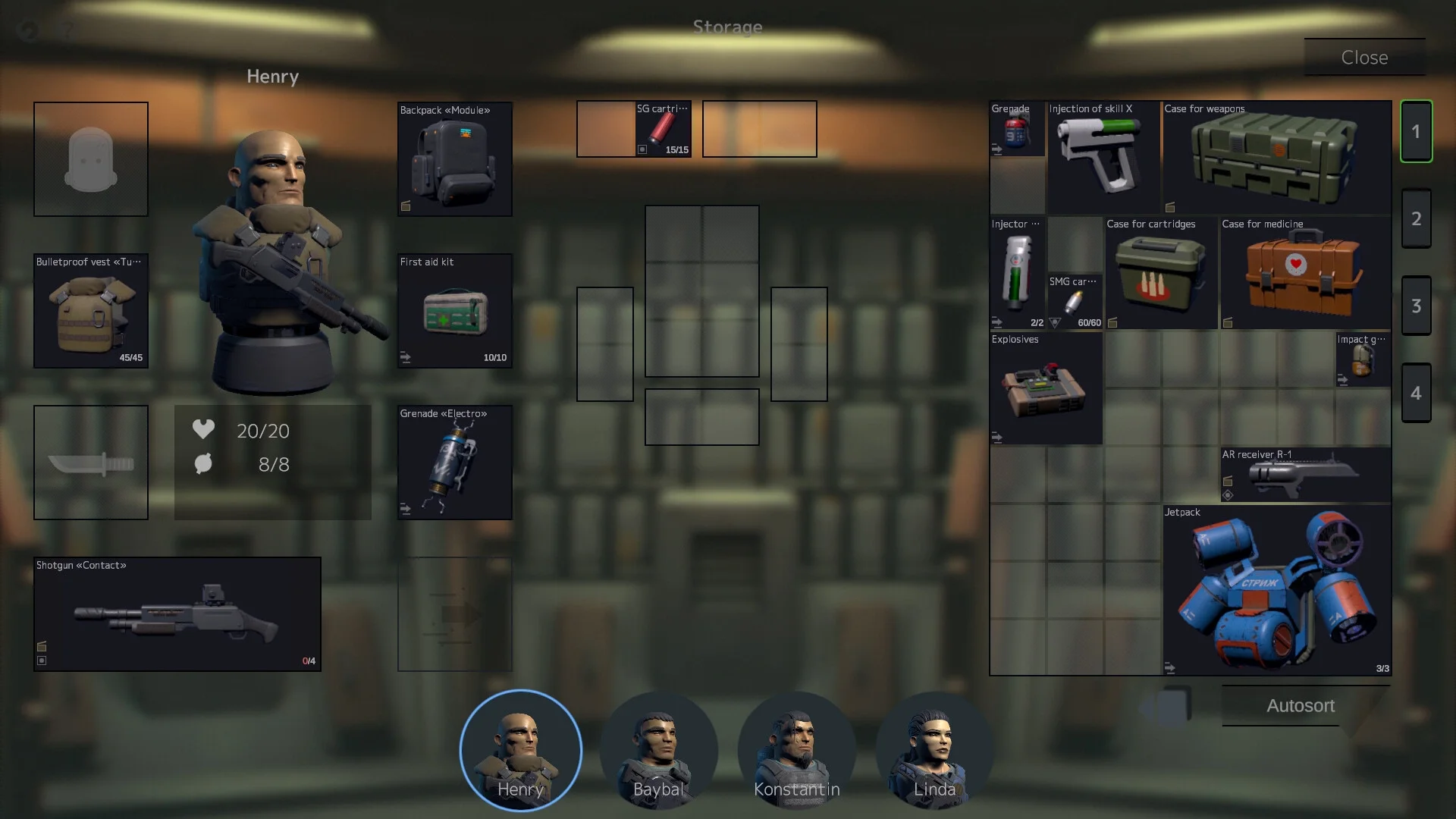This screenshot has width=1456, height=819.
Task: Close the Storage screen
Action: 1364,58
